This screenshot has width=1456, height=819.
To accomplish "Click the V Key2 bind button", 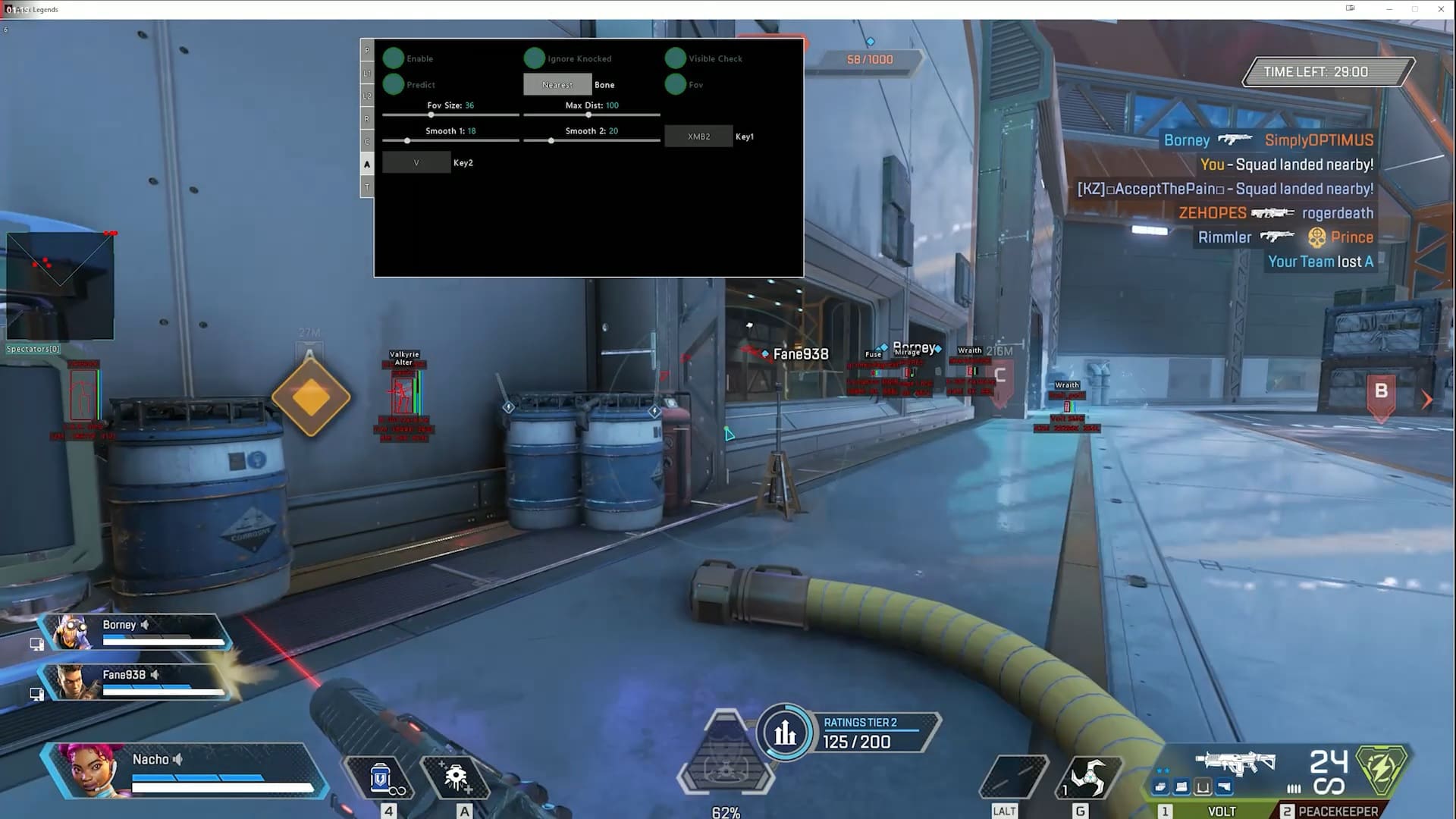I will point(416,162).
